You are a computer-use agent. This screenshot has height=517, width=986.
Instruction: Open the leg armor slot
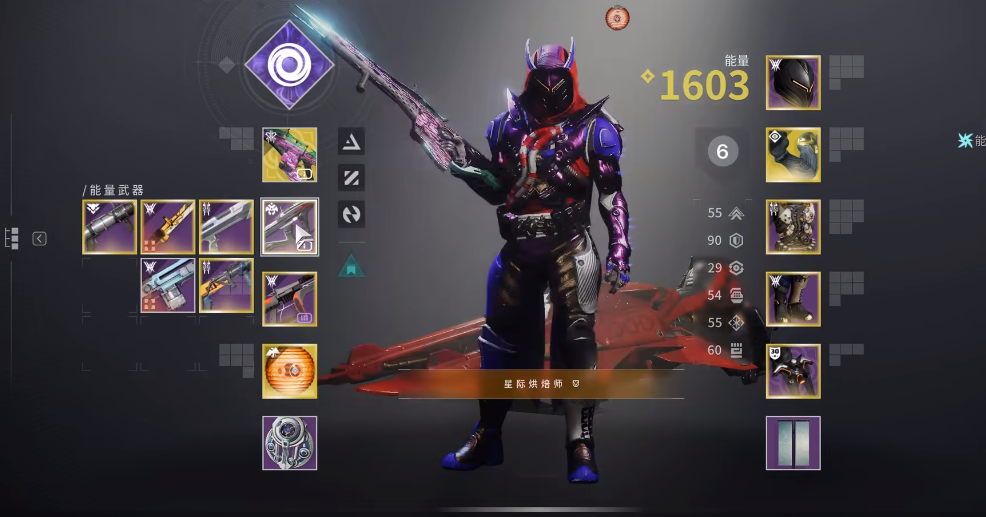pos(793,299)
